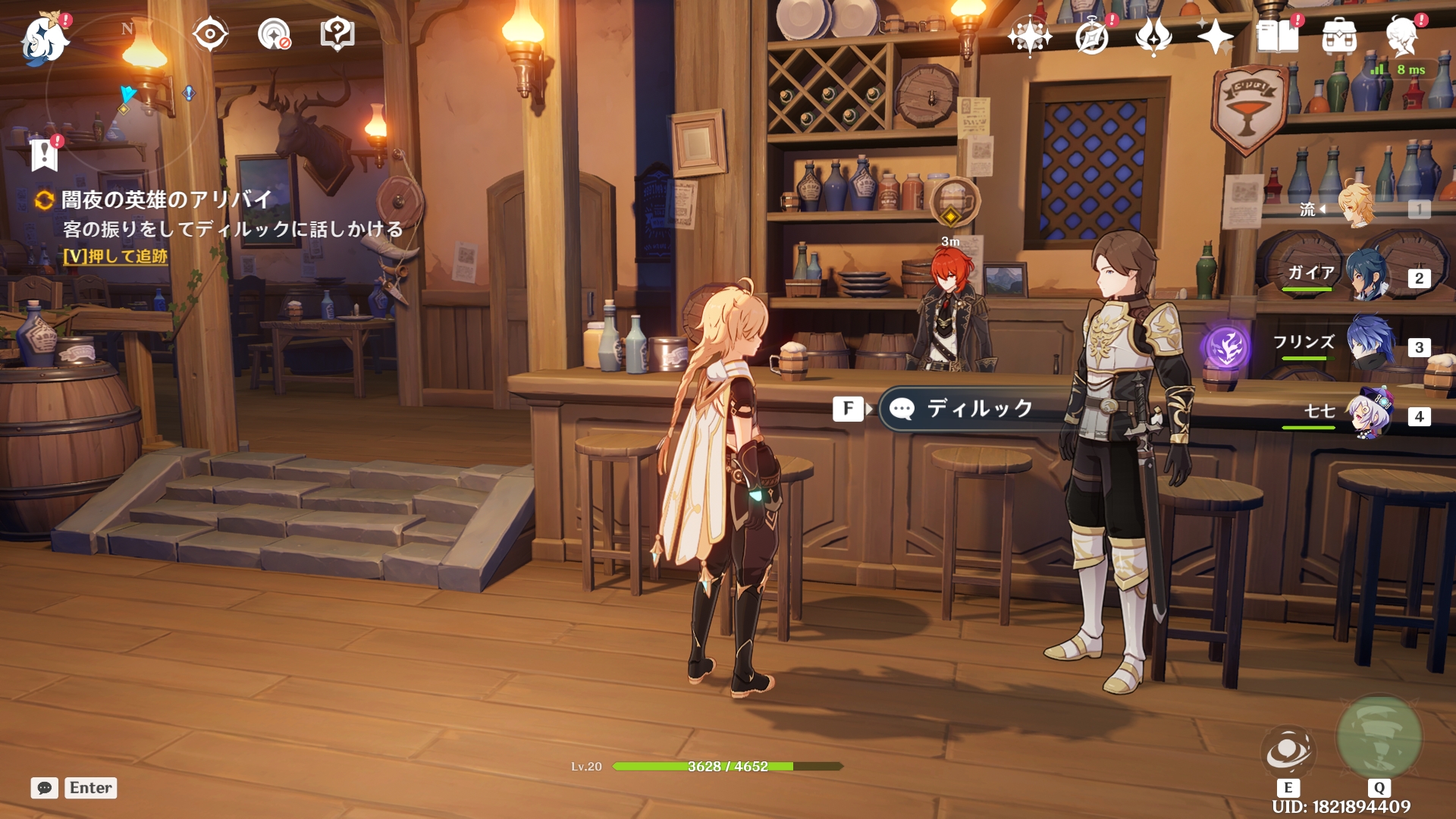Open the events flame-shaped icon

1153,36
